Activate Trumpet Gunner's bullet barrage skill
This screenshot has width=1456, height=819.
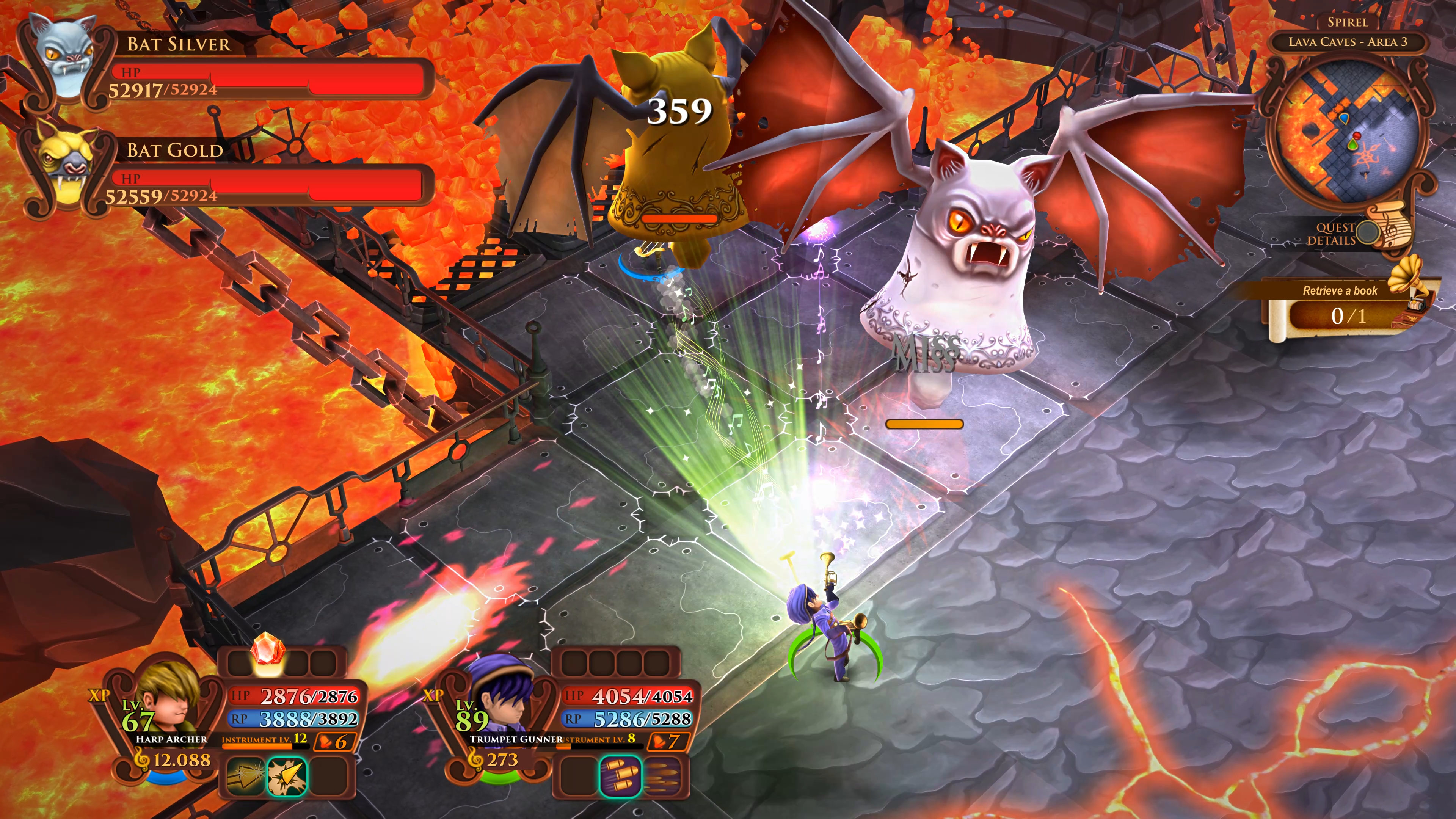(x=663, y=776)
